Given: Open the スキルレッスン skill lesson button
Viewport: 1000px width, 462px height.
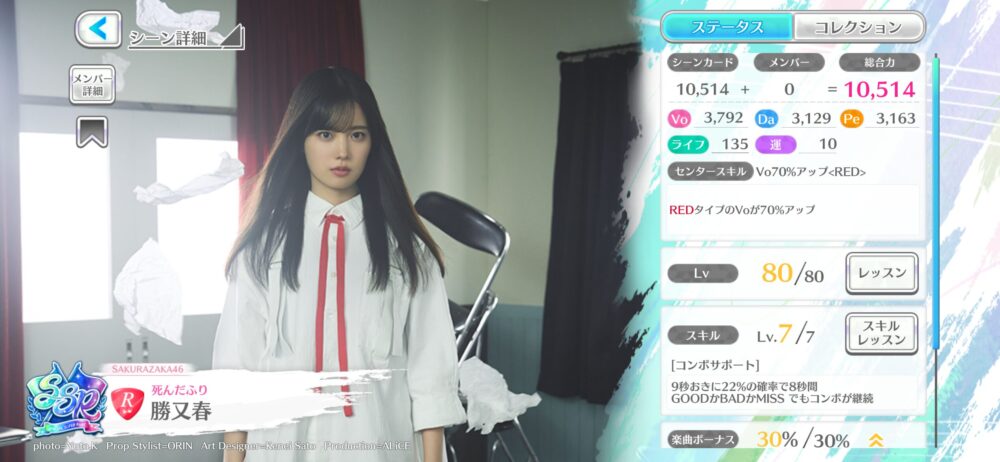Looking at the screenshot, I should pyautogui.click(x=881, y=333).
